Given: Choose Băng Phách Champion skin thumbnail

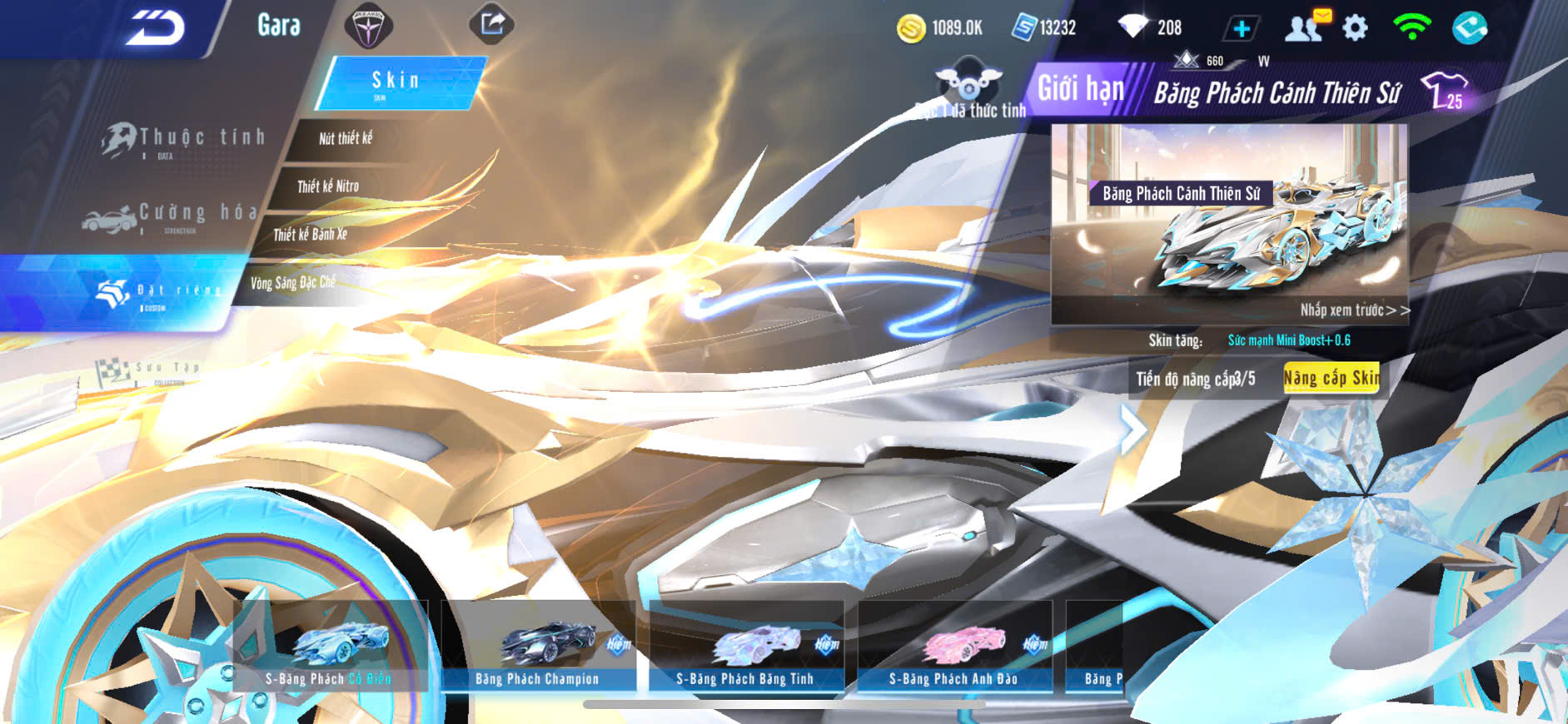Looking at the screenshot, I should coord(538,647).
